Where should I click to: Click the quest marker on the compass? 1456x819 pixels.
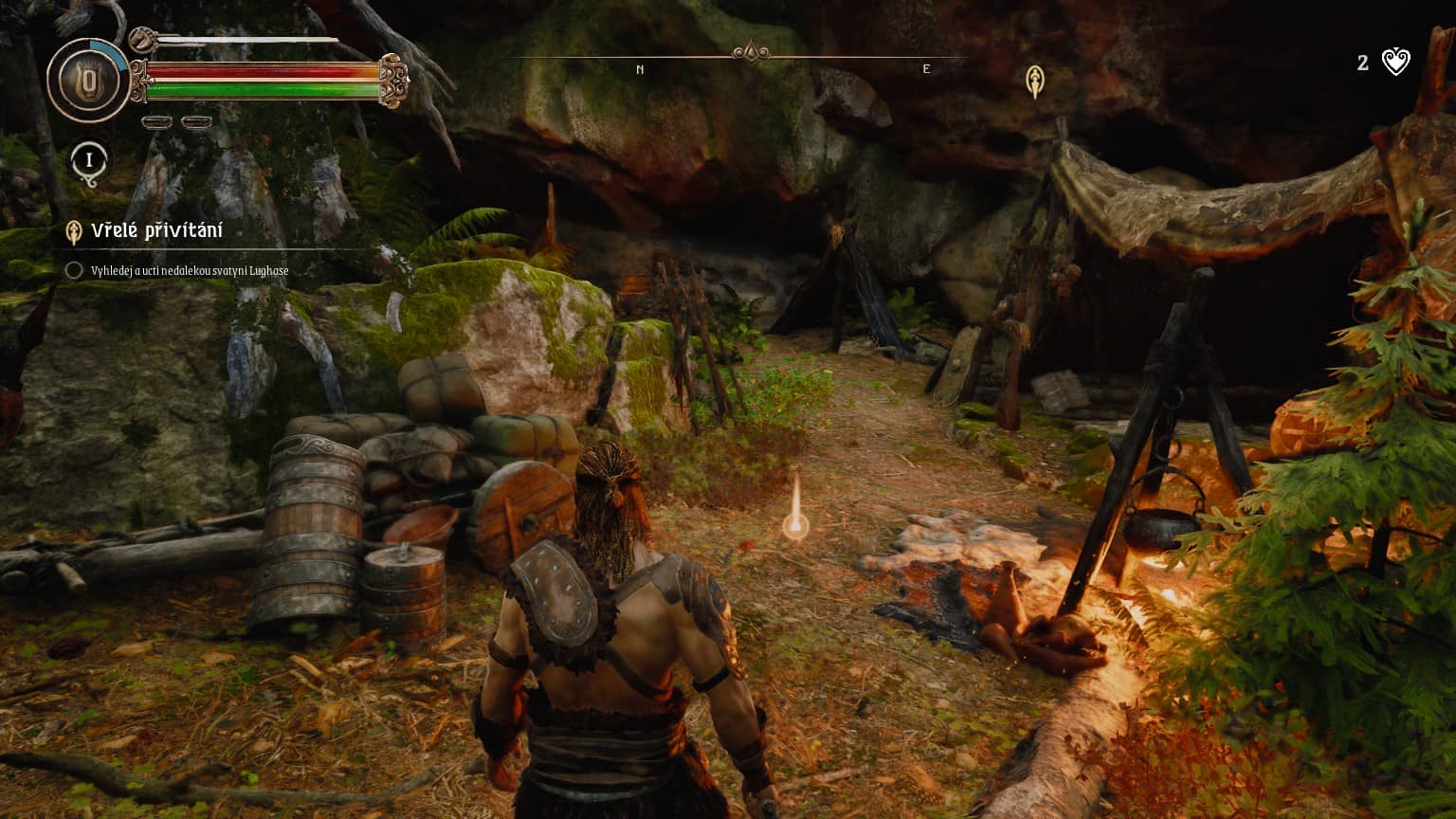tap(1035, 82)
